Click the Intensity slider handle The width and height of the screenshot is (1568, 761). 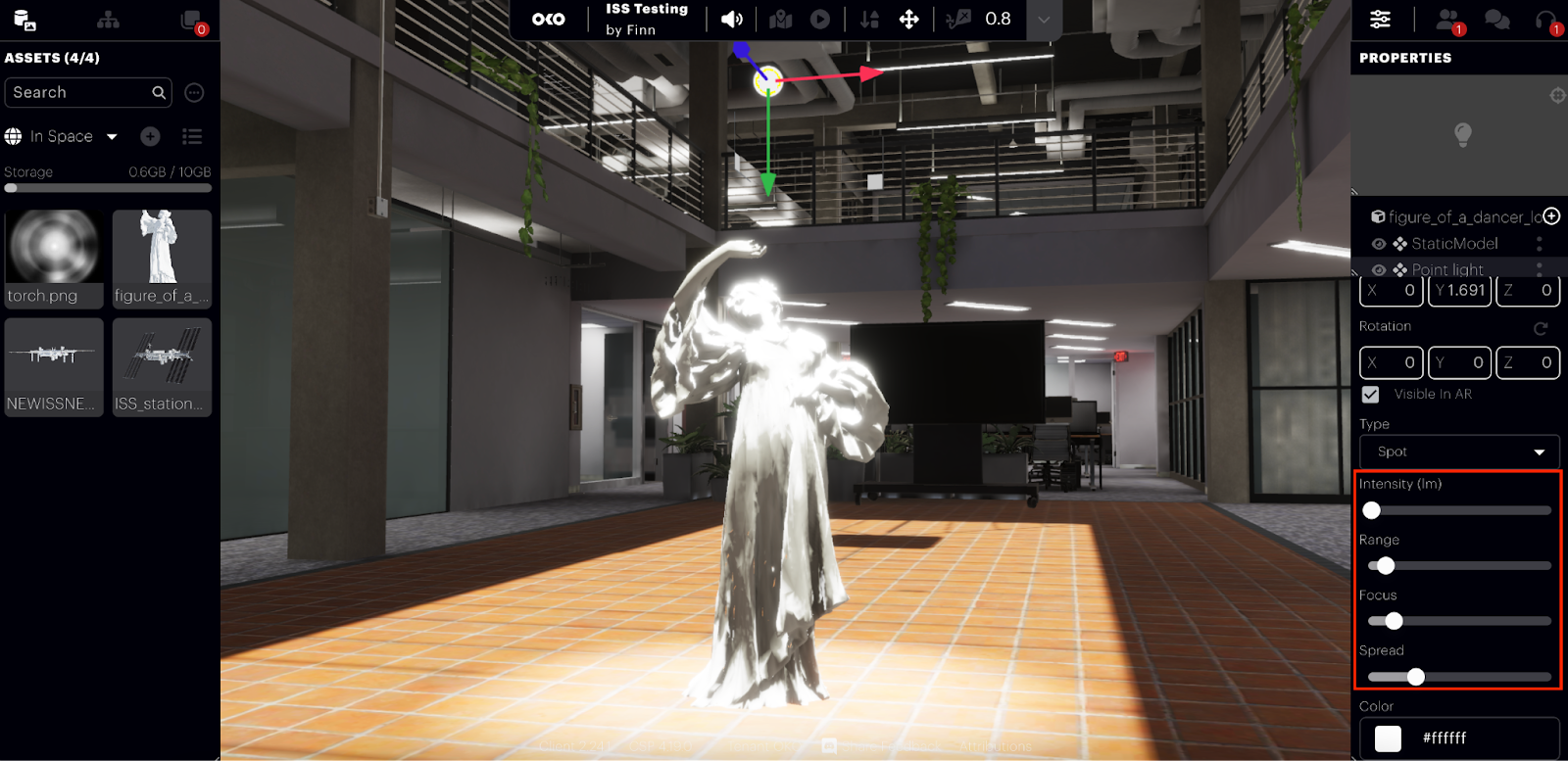click(x=1372, y=510)
